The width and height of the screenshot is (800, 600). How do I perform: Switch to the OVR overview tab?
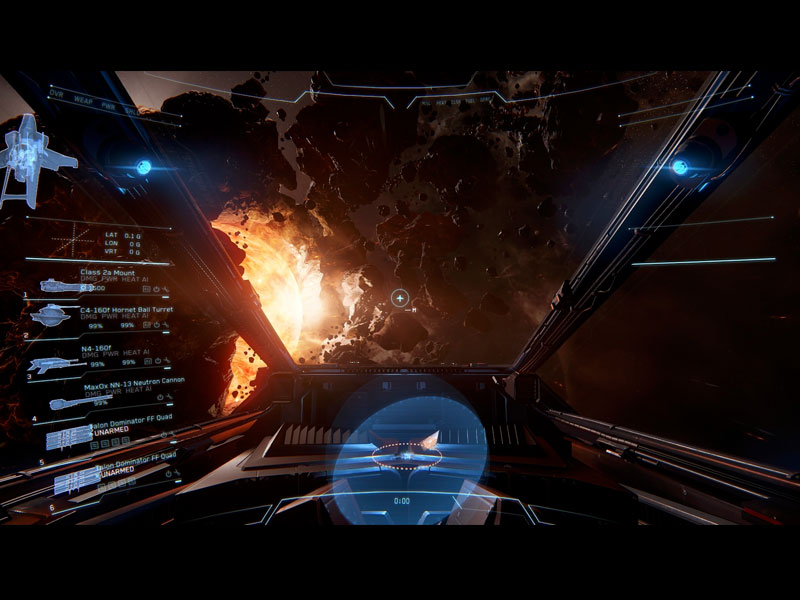click(x=56, y=93)
